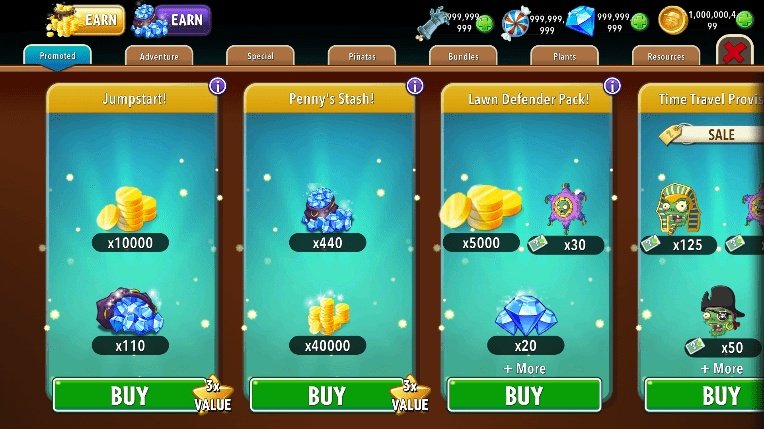Screen dimensions: 764x429
Task: View info about Penny's Stash!
Action: [x=414, y=86]
